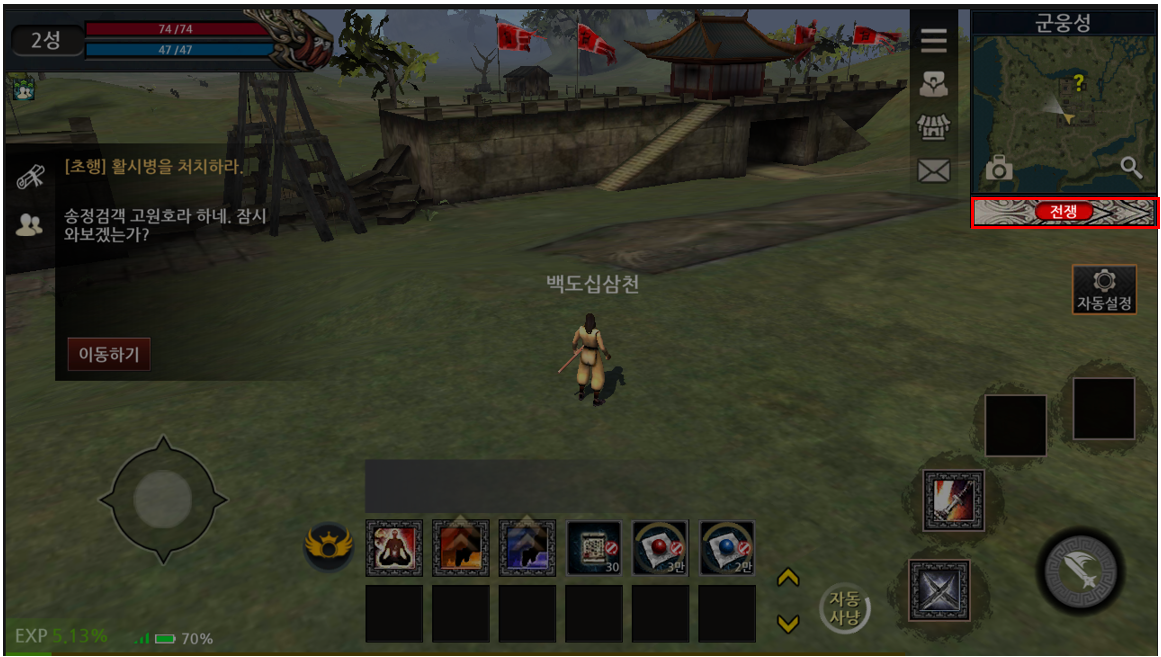The height and width of the screenshot is (657, 1161).
Task: Open the hamburger main menu
Action: click(x=934, y=41)
